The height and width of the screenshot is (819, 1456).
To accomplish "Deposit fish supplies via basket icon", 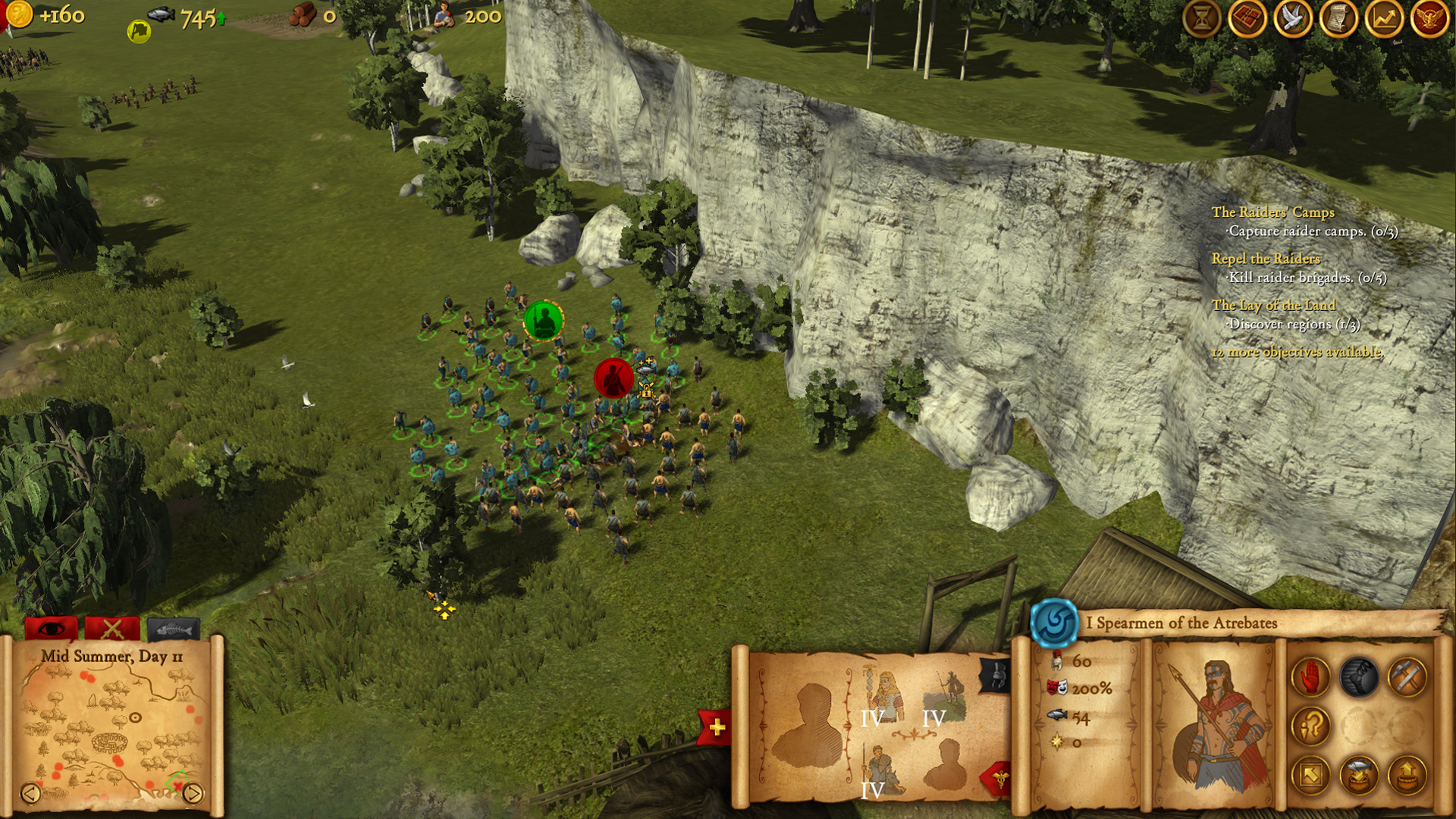I will pos(1358,775).
